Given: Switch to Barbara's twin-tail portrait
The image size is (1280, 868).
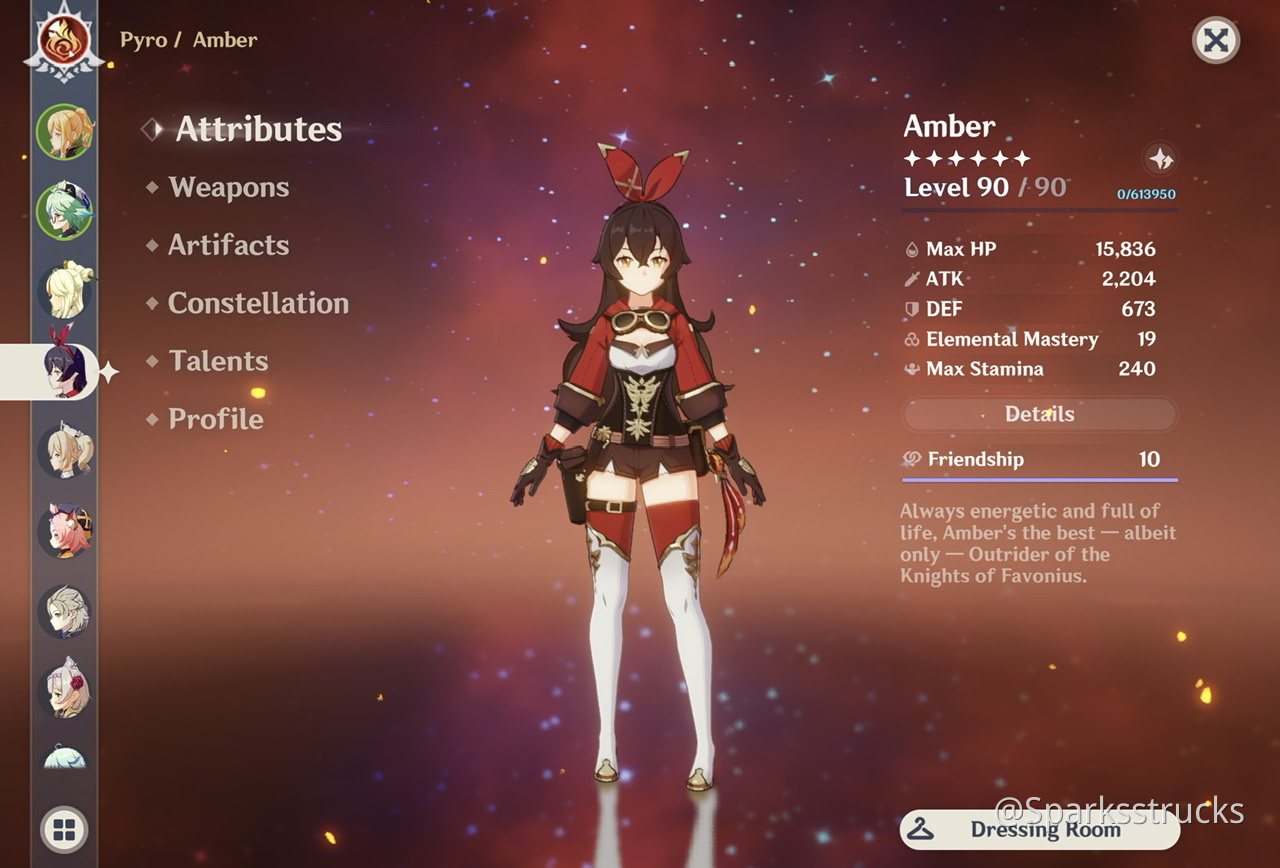Looking at the screenshot, I should click(65, 451).
